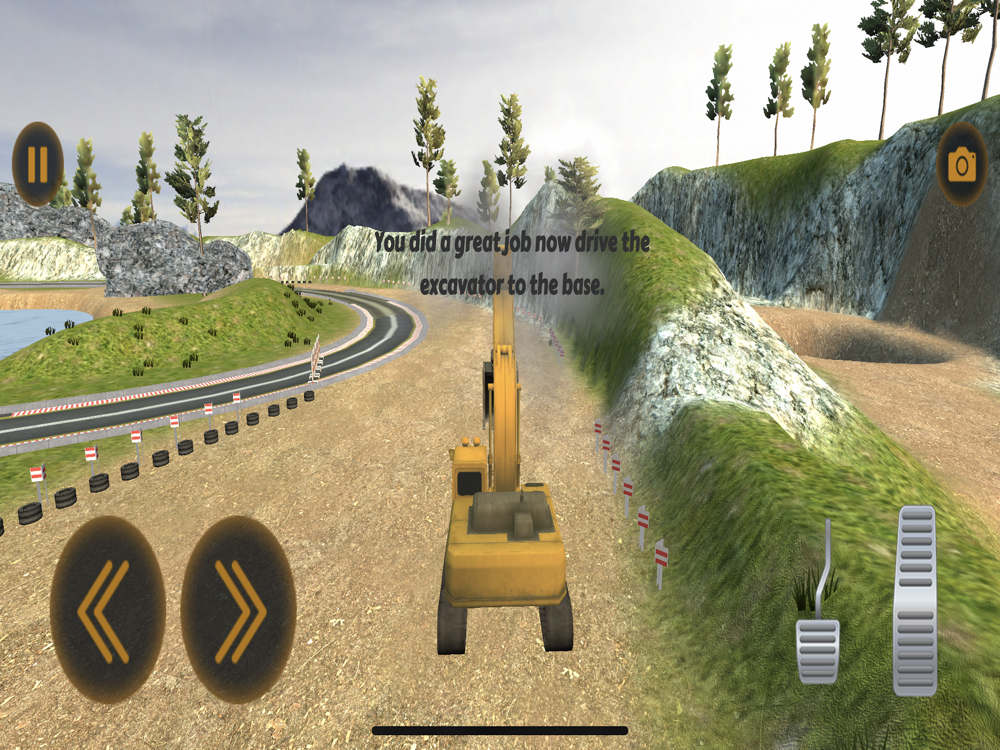Screen dimensions: 1000x750
Task: Pause the game with the pause button
Action: click(x=38, y=164)
